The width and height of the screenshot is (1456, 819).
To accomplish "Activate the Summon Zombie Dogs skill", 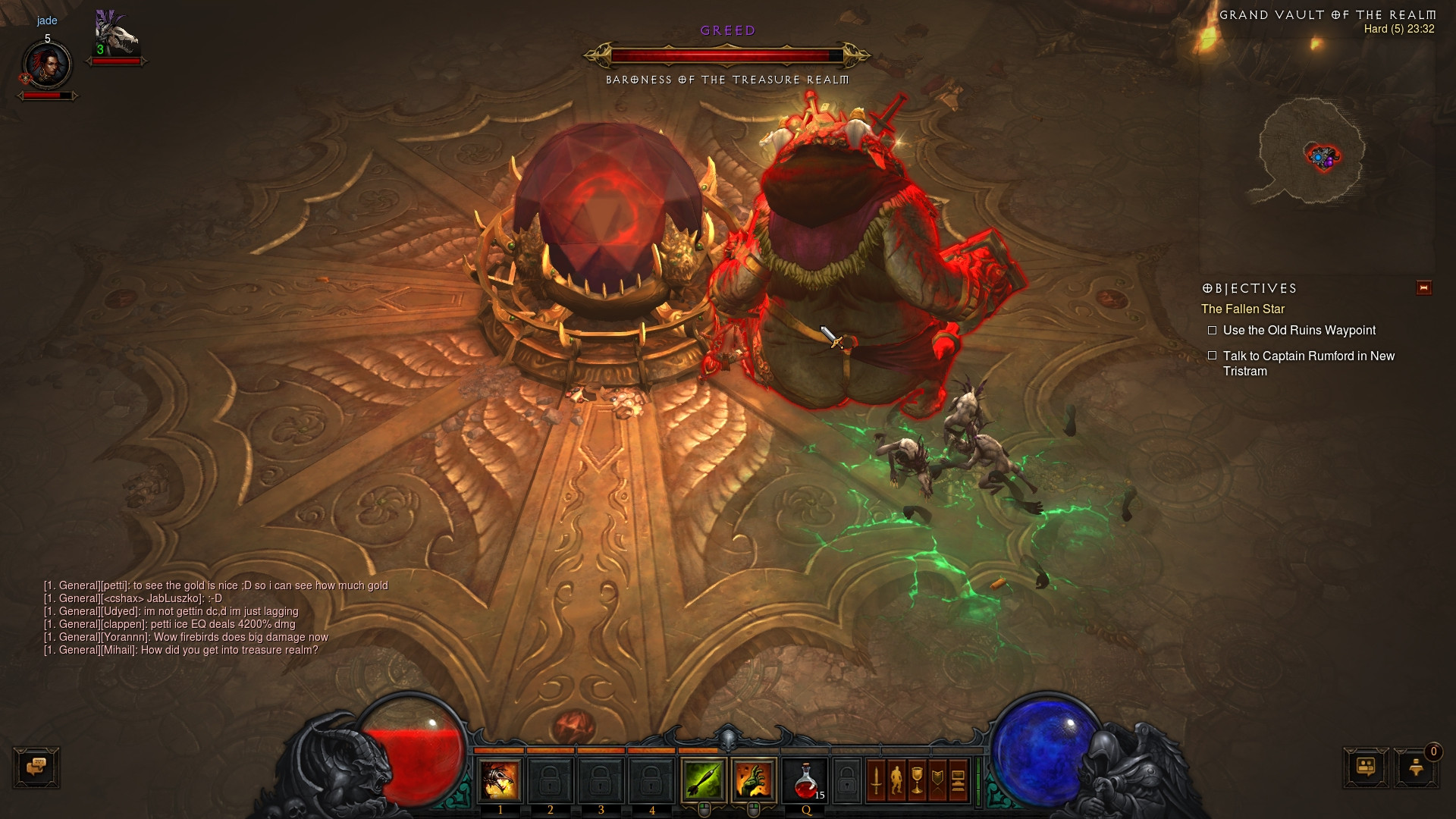I will click(500, 780).
